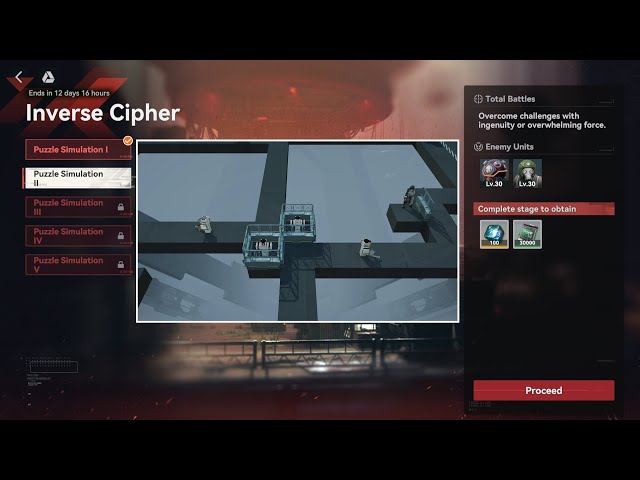Open the stage preview image

point(297,231)
